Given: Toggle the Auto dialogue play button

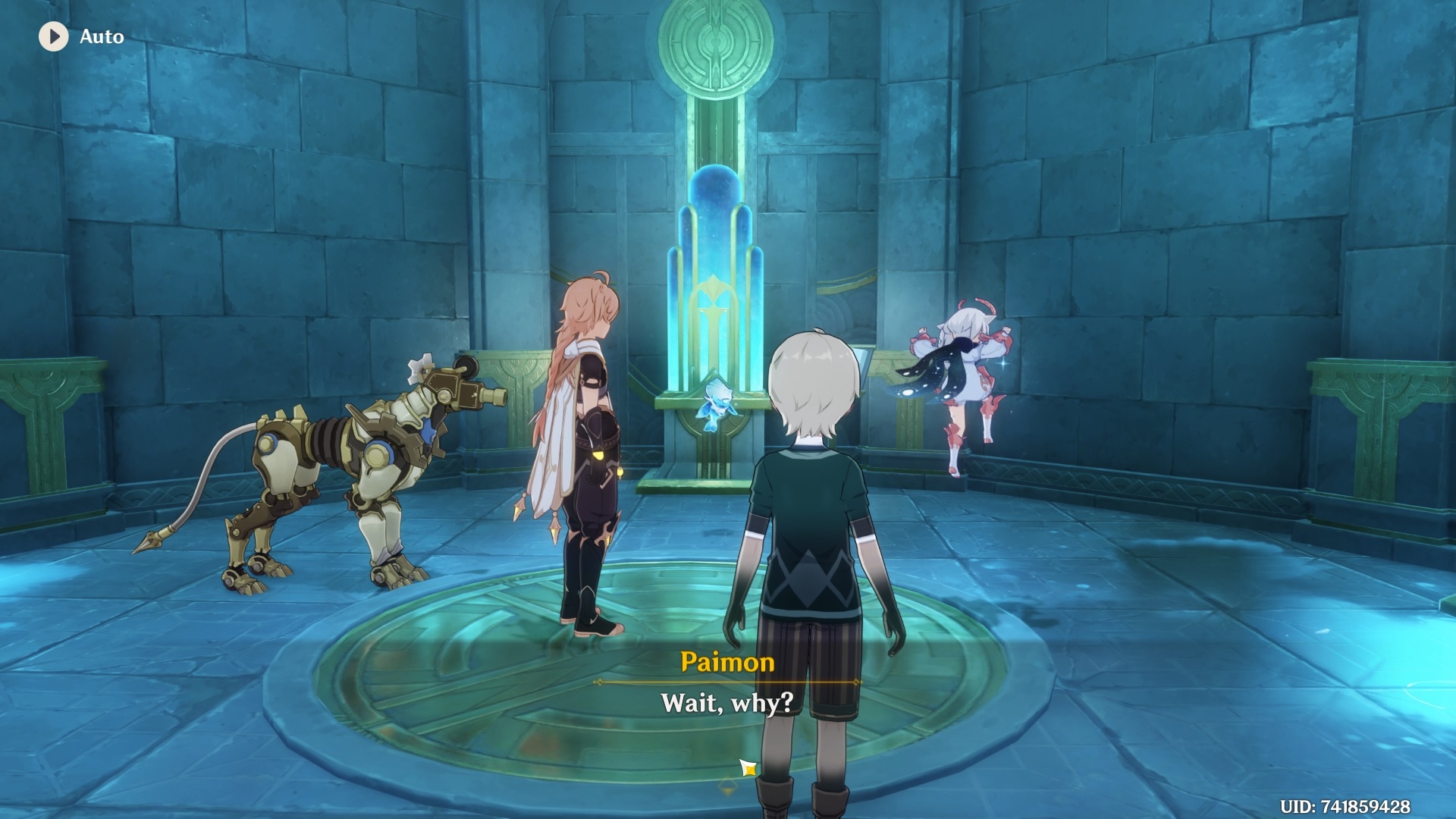Looking at the screenshot, I should 54,36.
